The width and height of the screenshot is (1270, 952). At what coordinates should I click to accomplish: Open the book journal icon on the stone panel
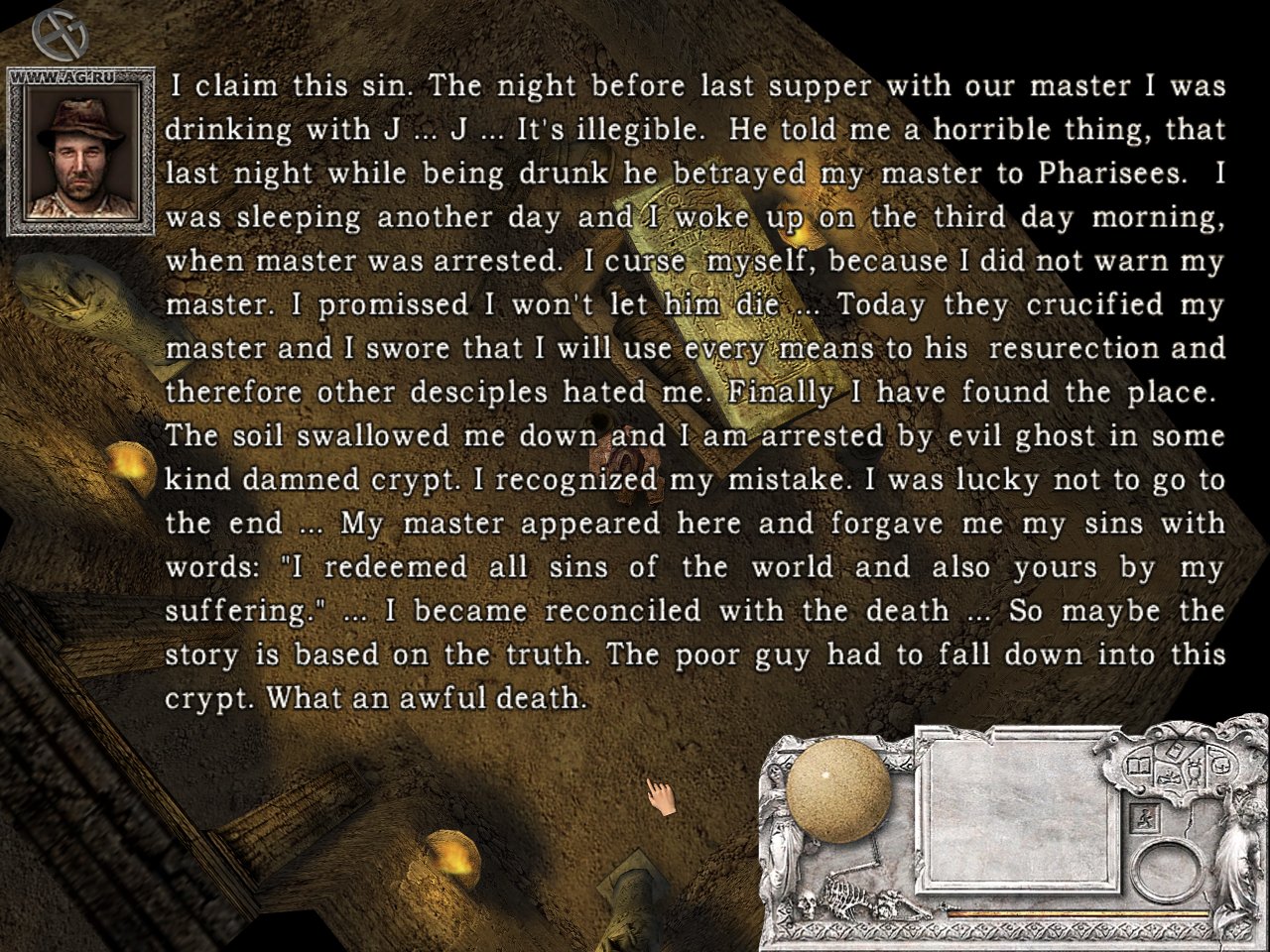pos(1137,765)
